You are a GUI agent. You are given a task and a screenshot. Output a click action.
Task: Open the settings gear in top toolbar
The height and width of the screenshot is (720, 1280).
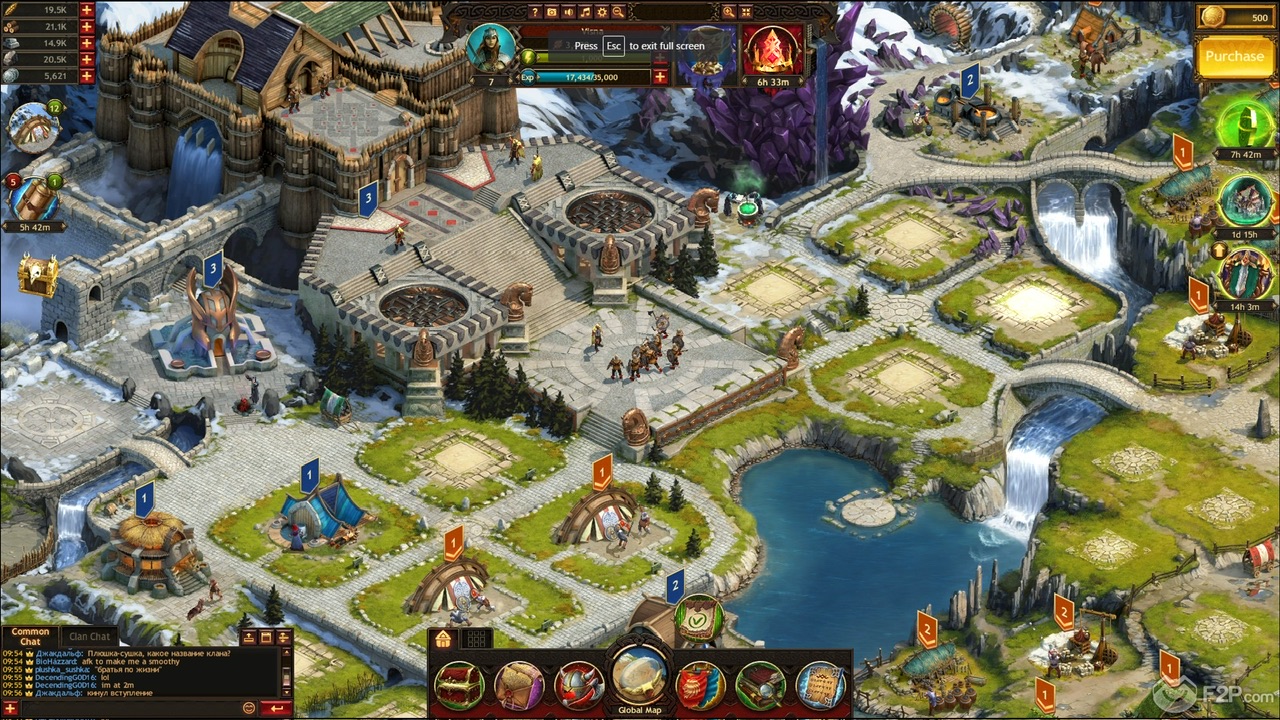(602, 12)
